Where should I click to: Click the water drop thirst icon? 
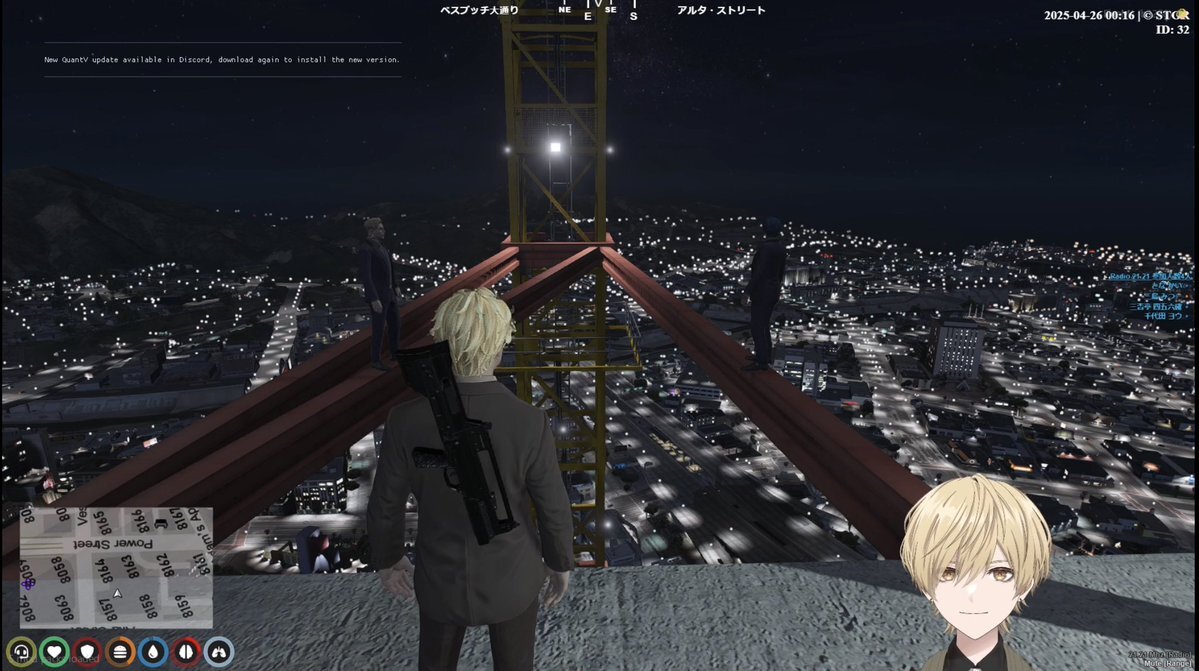coord(153,653)
